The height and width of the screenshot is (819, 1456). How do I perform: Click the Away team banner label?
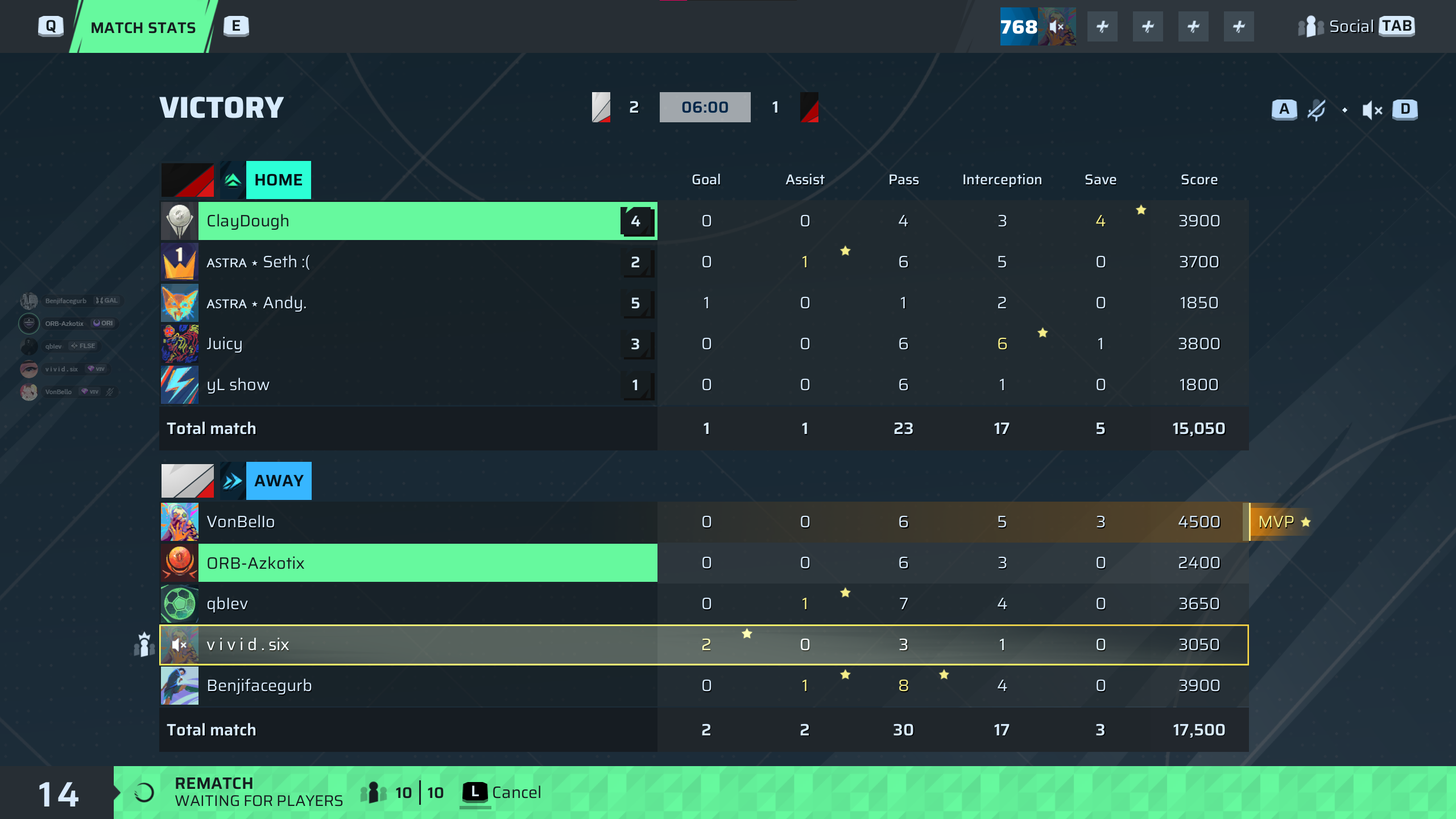click(279, 481)
